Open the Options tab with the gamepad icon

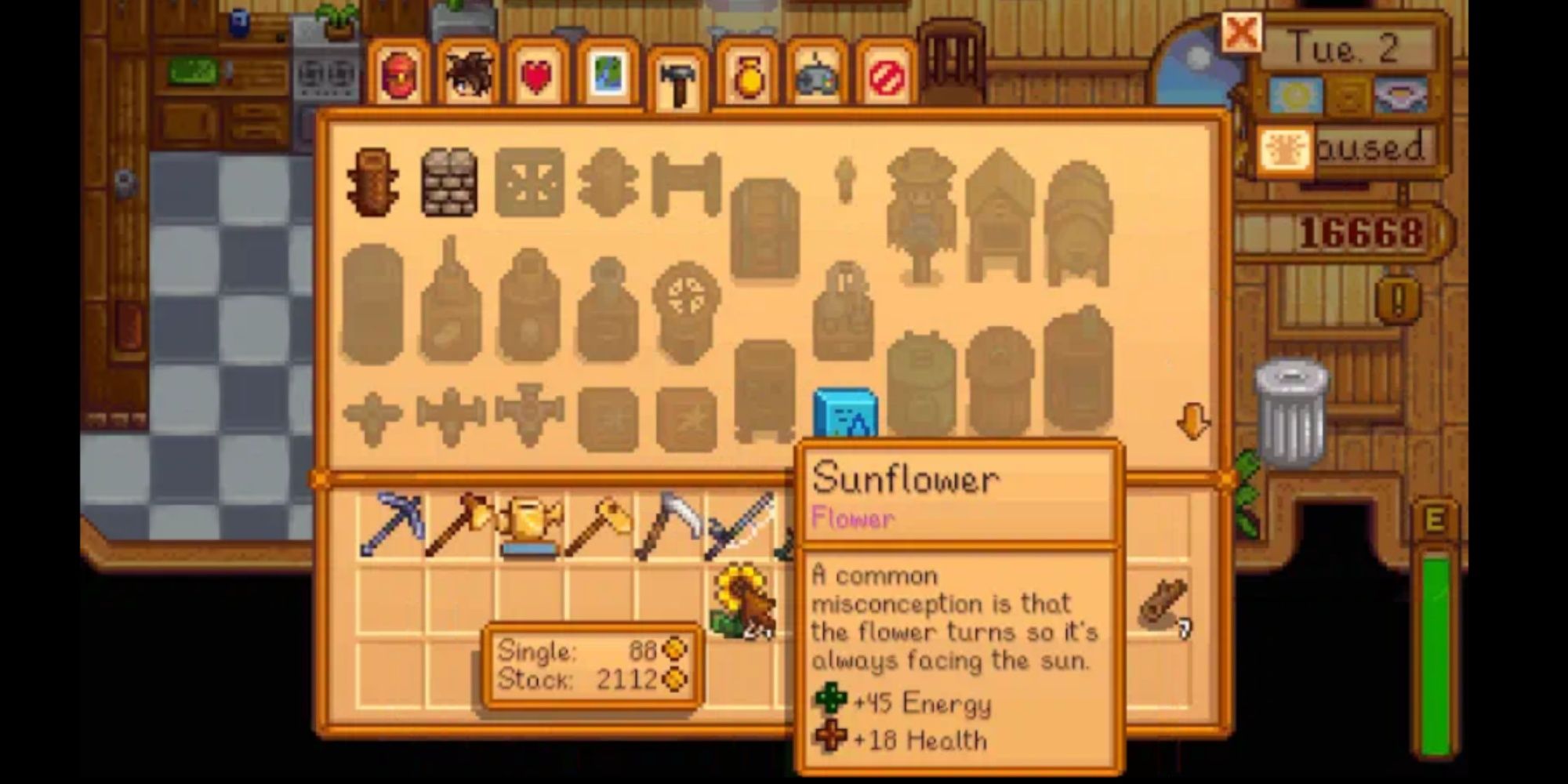point(815,74)
